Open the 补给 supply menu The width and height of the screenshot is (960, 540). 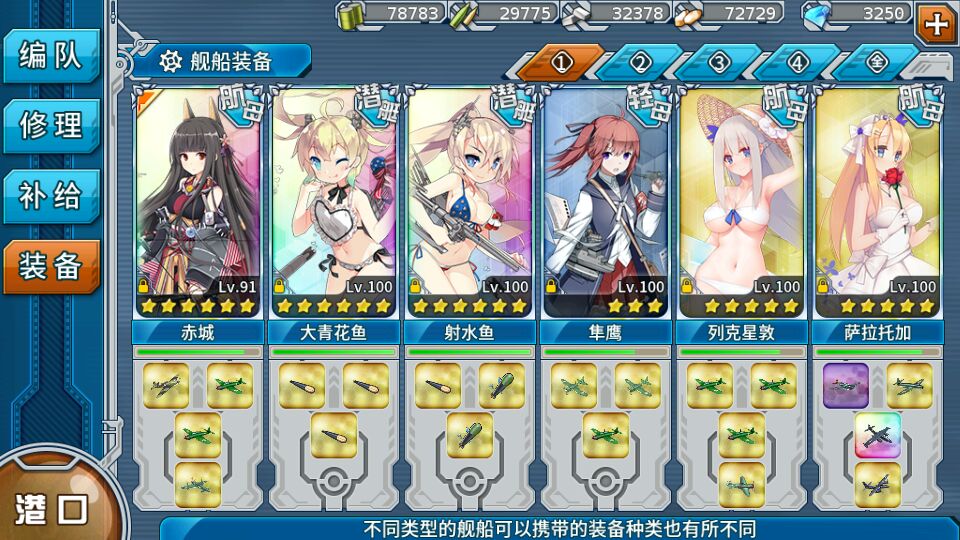pos(50,196)
